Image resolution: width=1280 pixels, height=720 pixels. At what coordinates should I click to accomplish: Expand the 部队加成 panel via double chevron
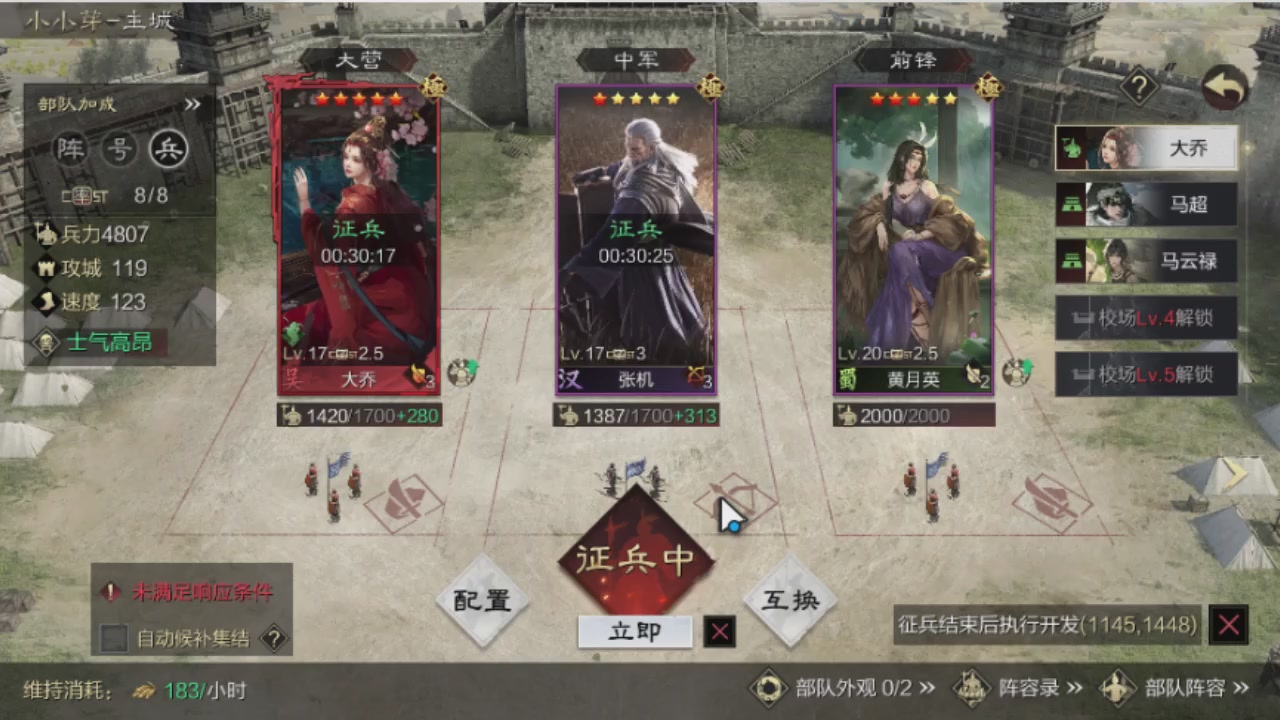click(x=193, y=105)
